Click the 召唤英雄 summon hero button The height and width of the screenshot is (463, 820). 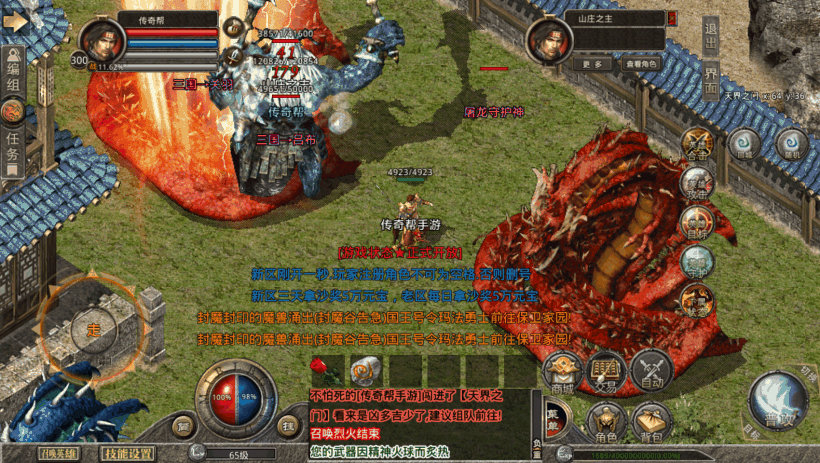click(58, 453)
